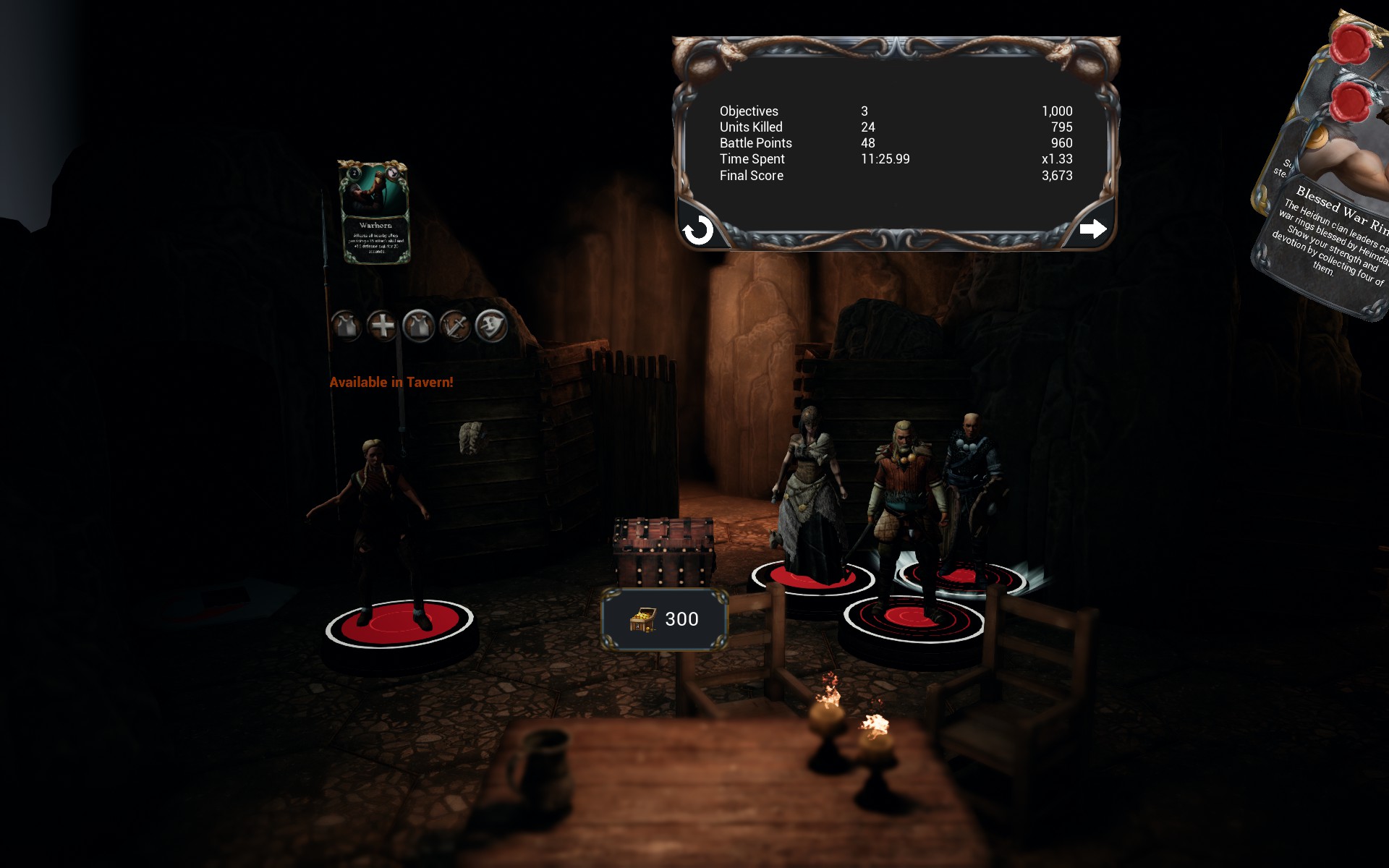Select the Warhorn ability card
The height and width of the screenshot is (868, 1389).
tap(375, 211)
